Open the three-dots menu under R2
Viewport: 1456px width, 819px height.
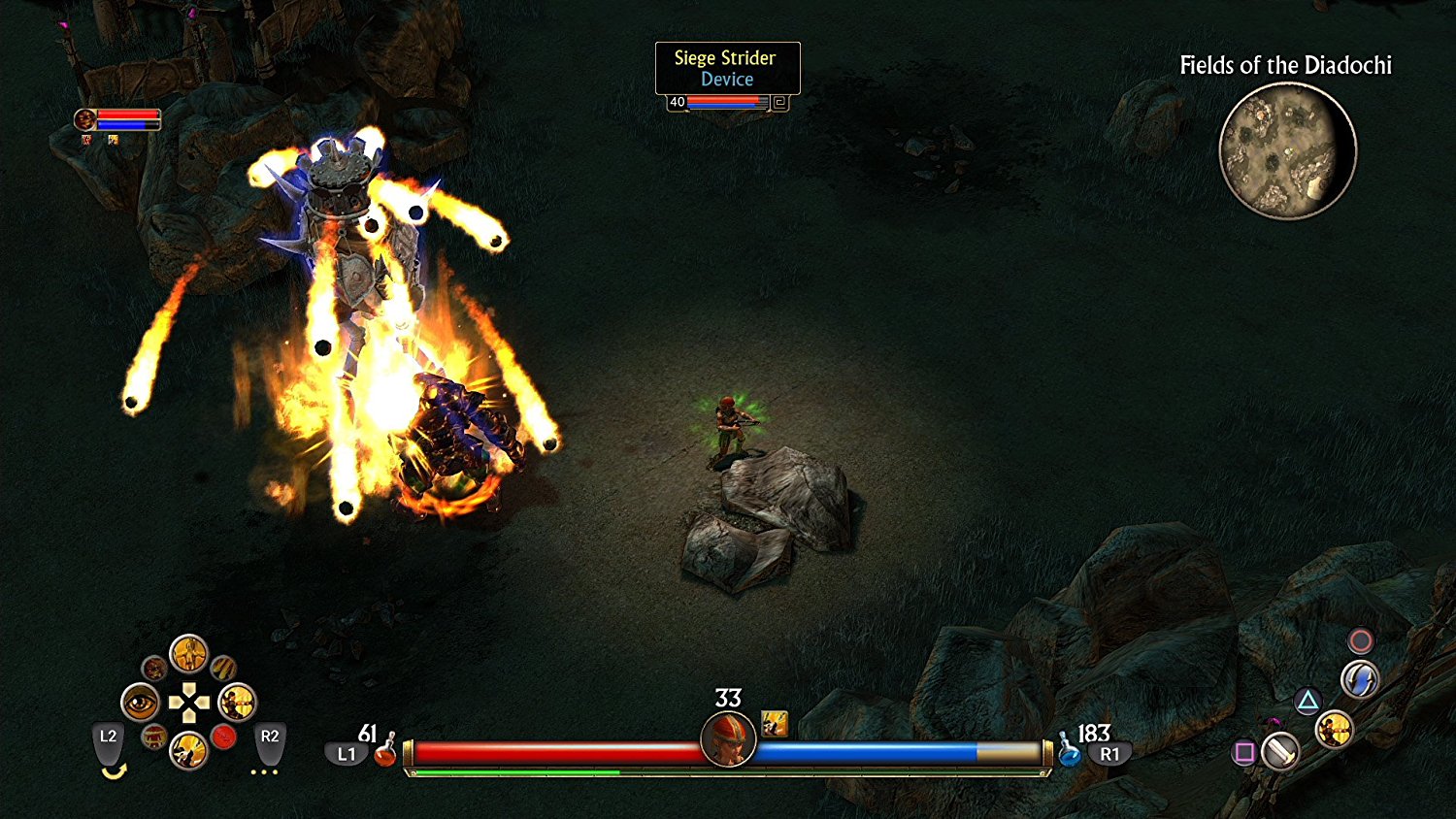click(264, 772)
